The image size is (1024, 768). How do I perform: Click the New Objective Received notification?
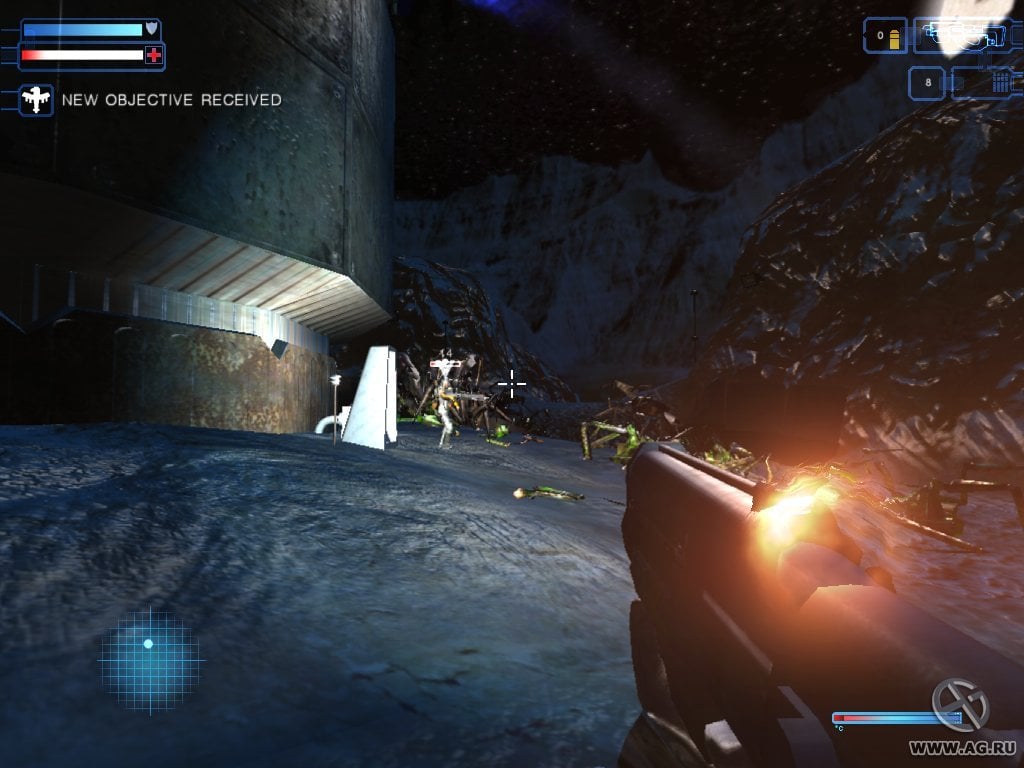pos(171,100)
